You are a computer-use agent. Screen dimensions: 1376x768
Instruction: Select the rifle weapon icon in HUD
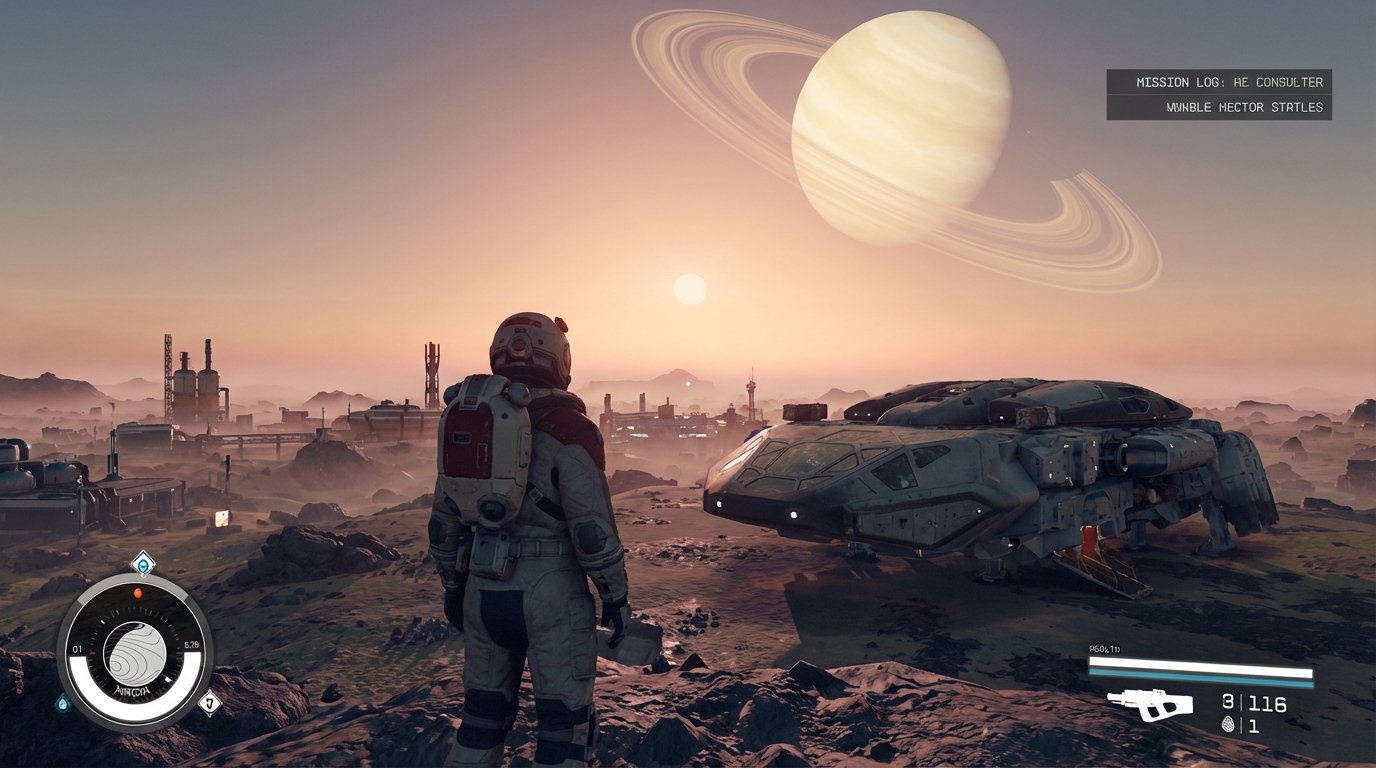(x=1150, y=702)
